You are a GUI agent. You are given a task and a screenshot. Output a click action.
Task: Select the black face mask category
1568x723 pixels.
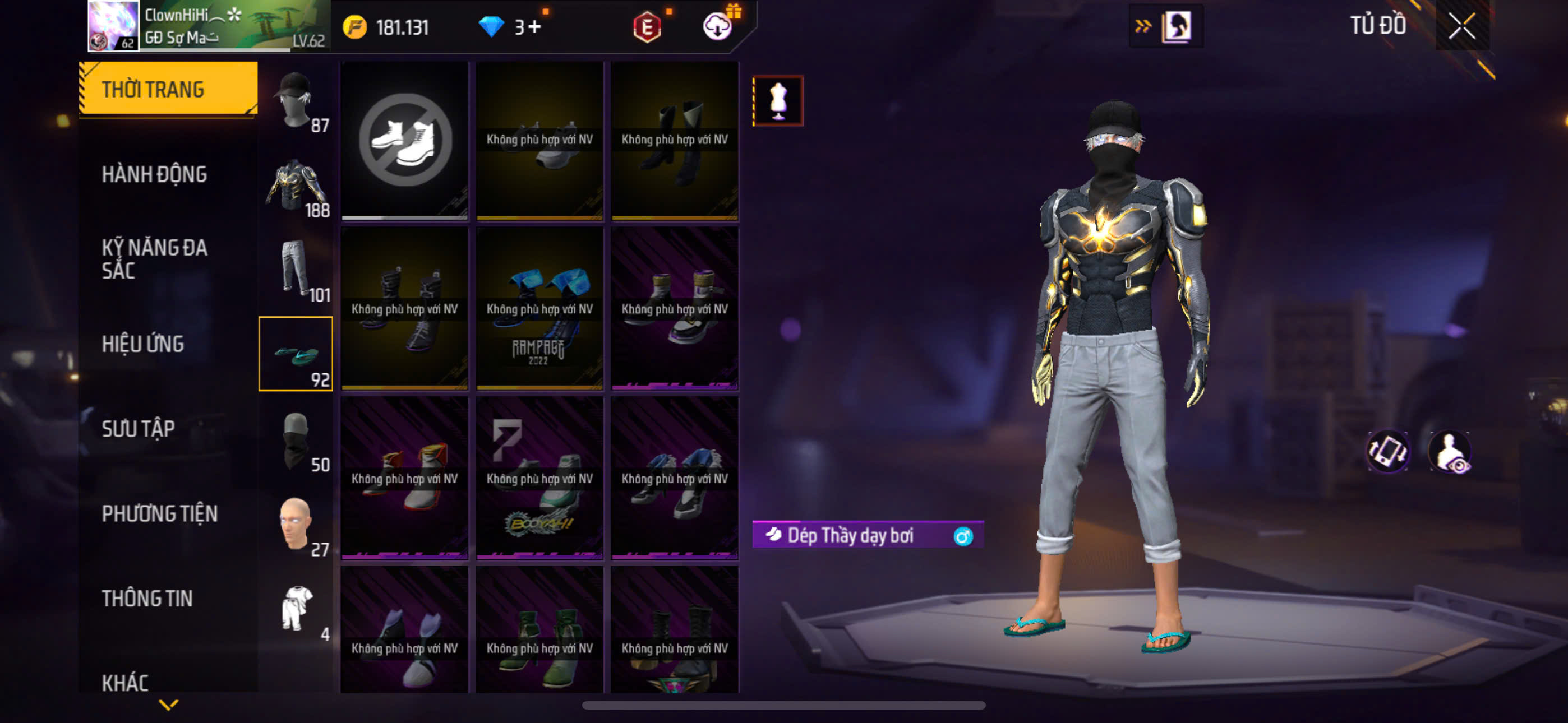point(296,441)
